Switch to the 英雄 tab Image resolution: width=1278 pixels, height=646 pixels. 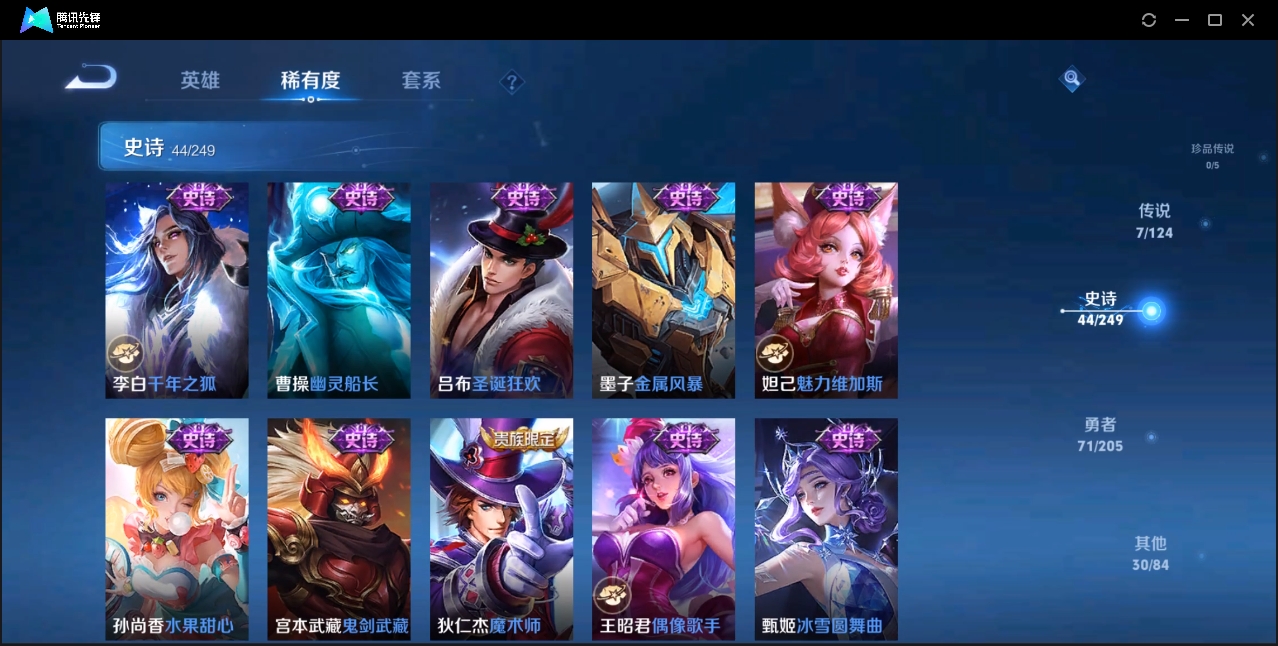click(x=200, y=80)
